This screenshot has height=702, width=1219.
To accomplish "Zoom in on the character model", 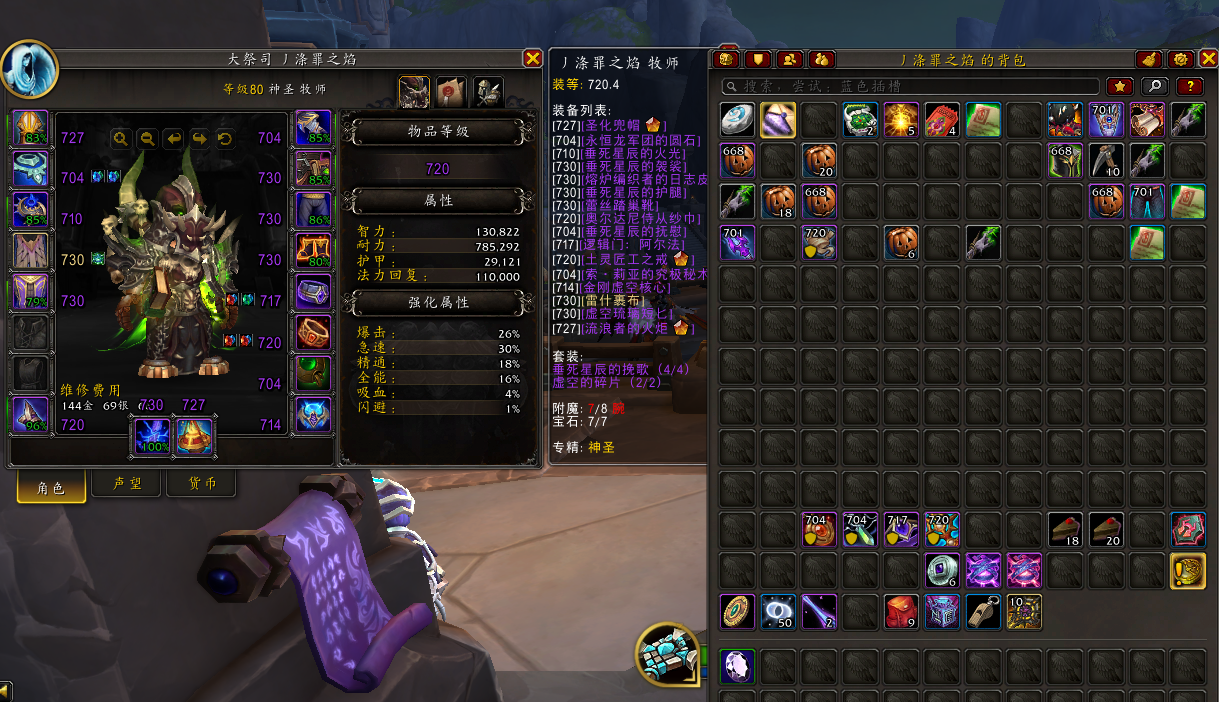I will (x=121, y=139).
